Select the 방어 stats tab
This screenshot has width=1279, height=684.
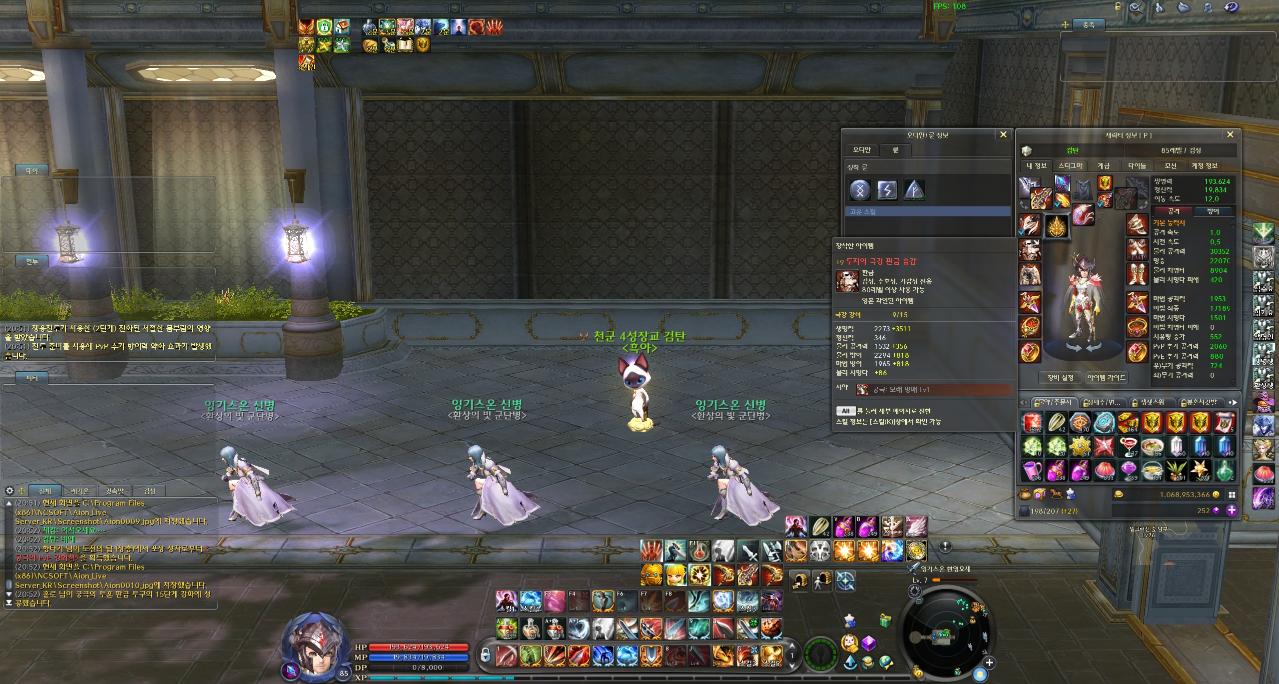click(x=1214, y=211)
